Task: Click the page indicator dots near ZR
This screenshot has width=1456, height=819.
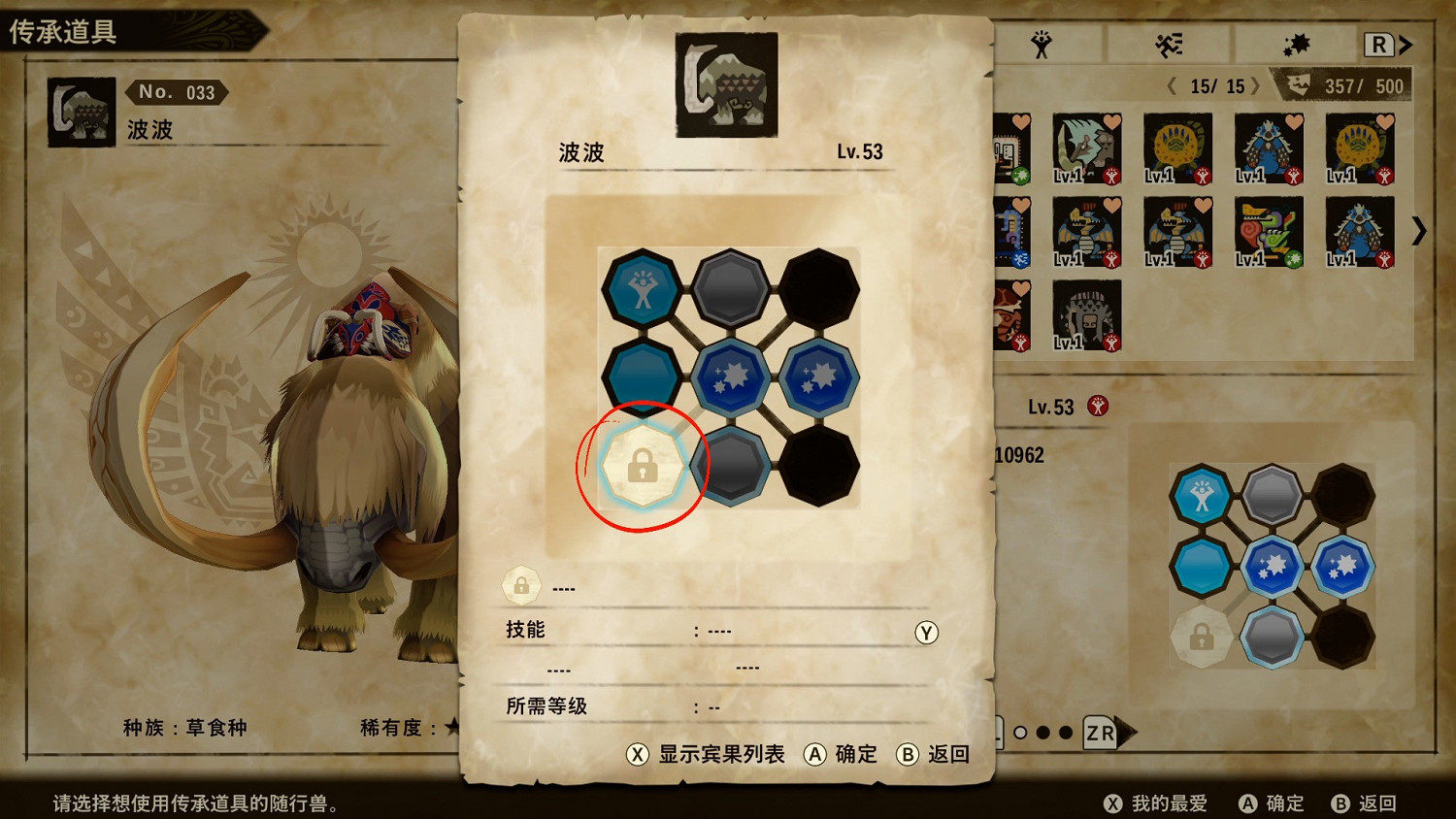Action: click(x=1041, y=735)
